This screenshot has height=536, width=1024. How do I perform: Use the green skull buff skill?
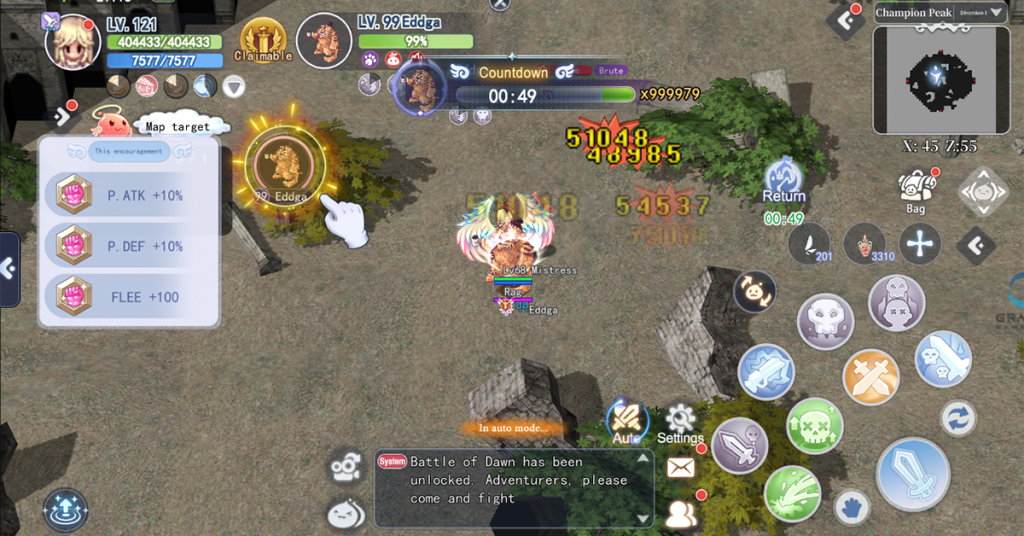814,425
